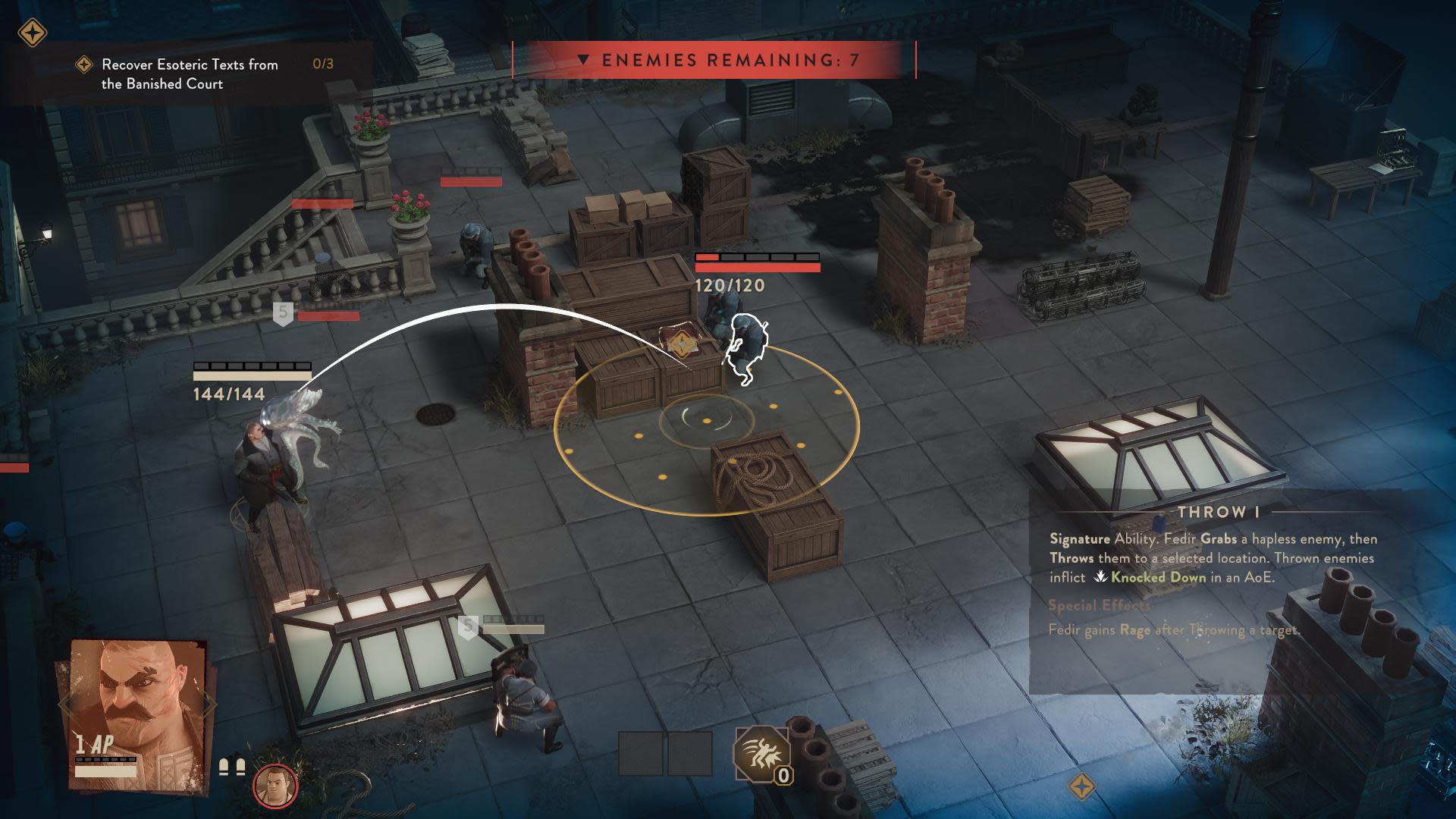Open the objectives diamond icon in corner

click(x=33, y=33)
